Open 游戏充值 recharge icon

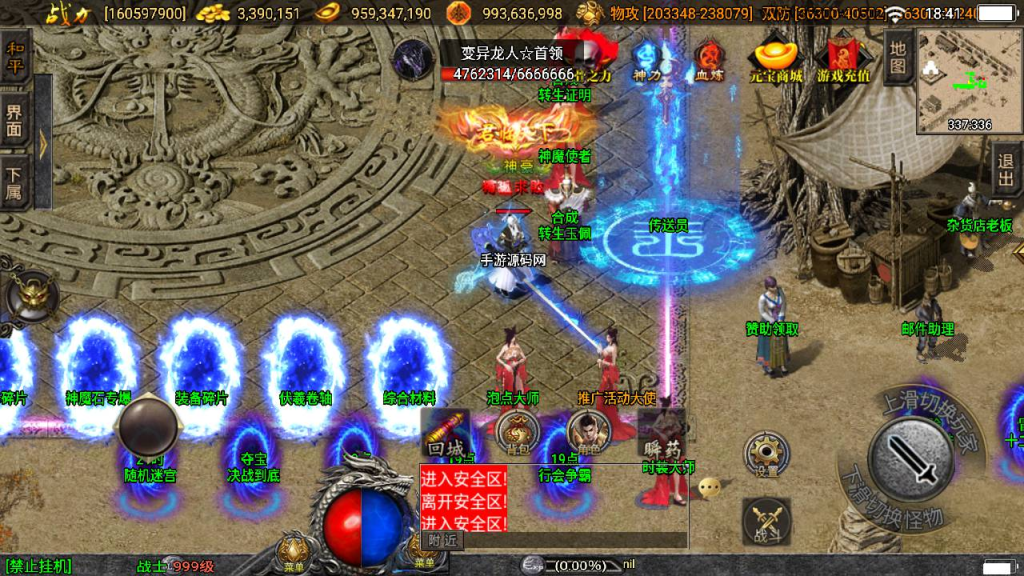(x=842, y=60)
